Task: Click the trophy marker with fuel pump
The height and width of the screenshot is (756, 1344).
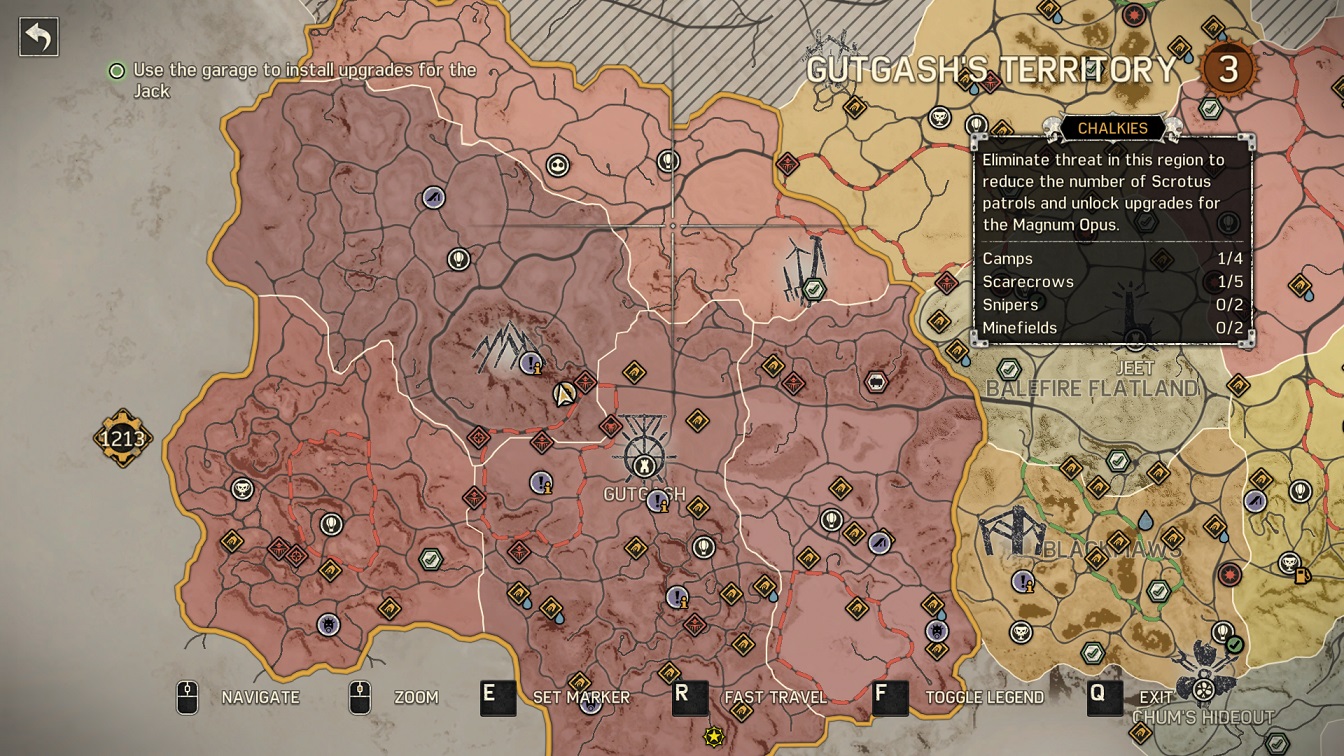Action: click(1291, 565)
